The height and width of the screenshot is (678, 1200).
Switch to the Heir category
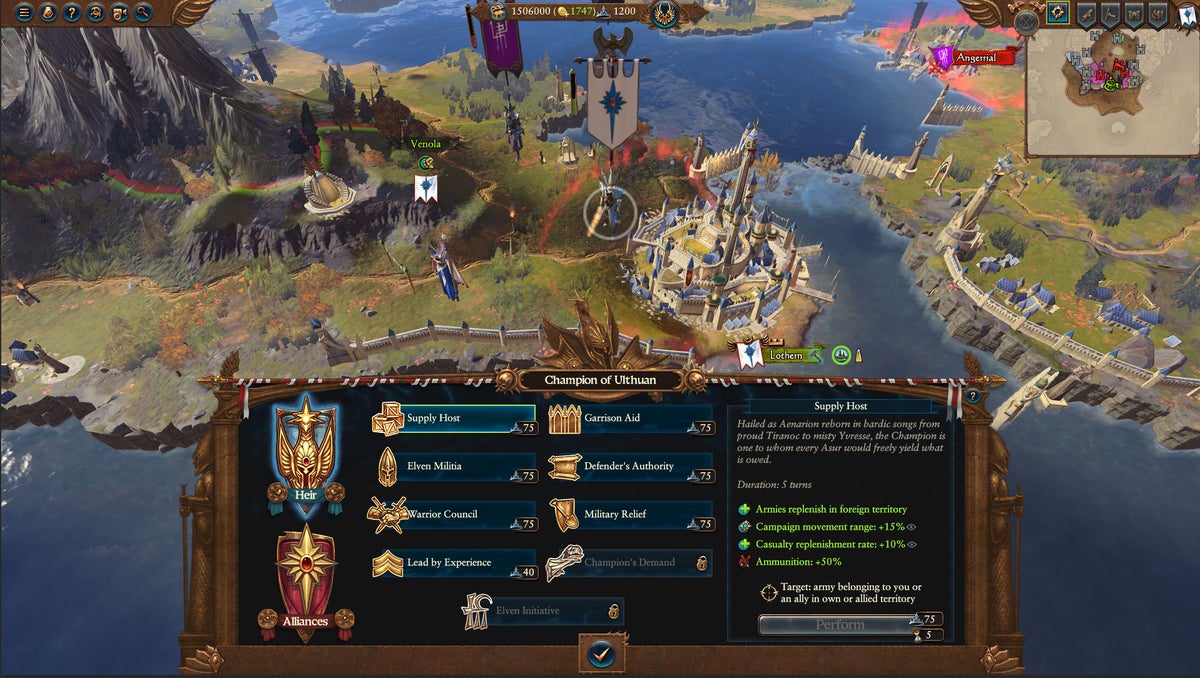coord(305,453)
